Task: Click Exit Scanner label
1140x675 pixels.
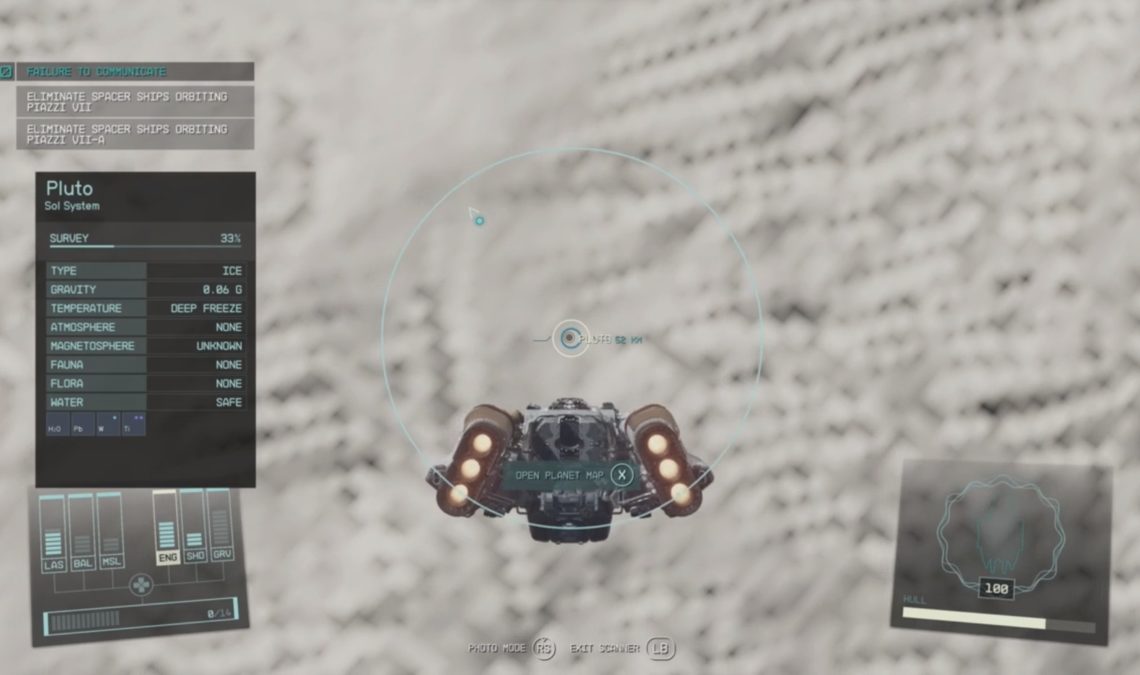Action: click(606, 649)
